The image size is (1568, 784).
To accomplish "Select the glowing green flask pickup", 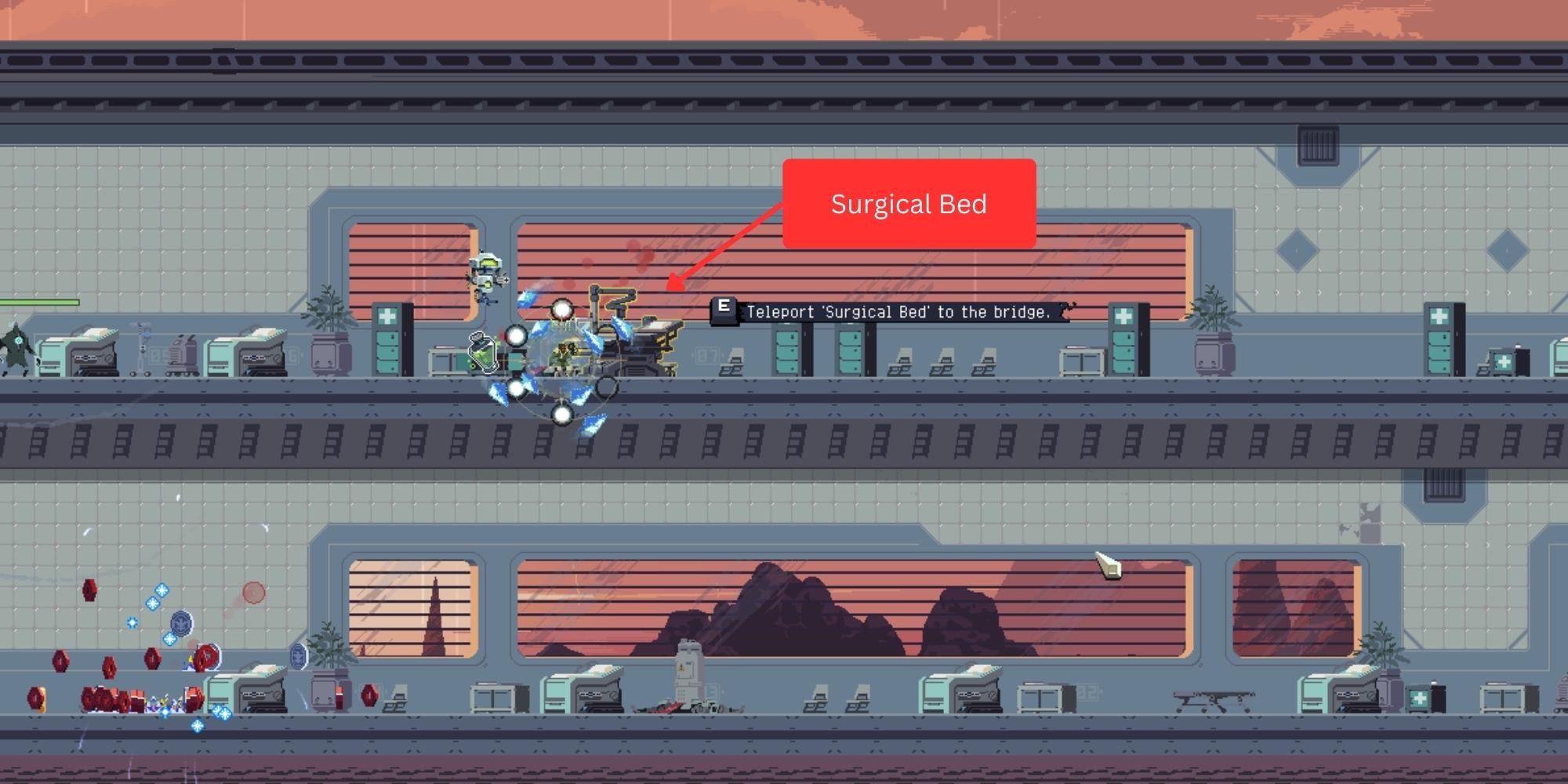I will coord(482,354).
